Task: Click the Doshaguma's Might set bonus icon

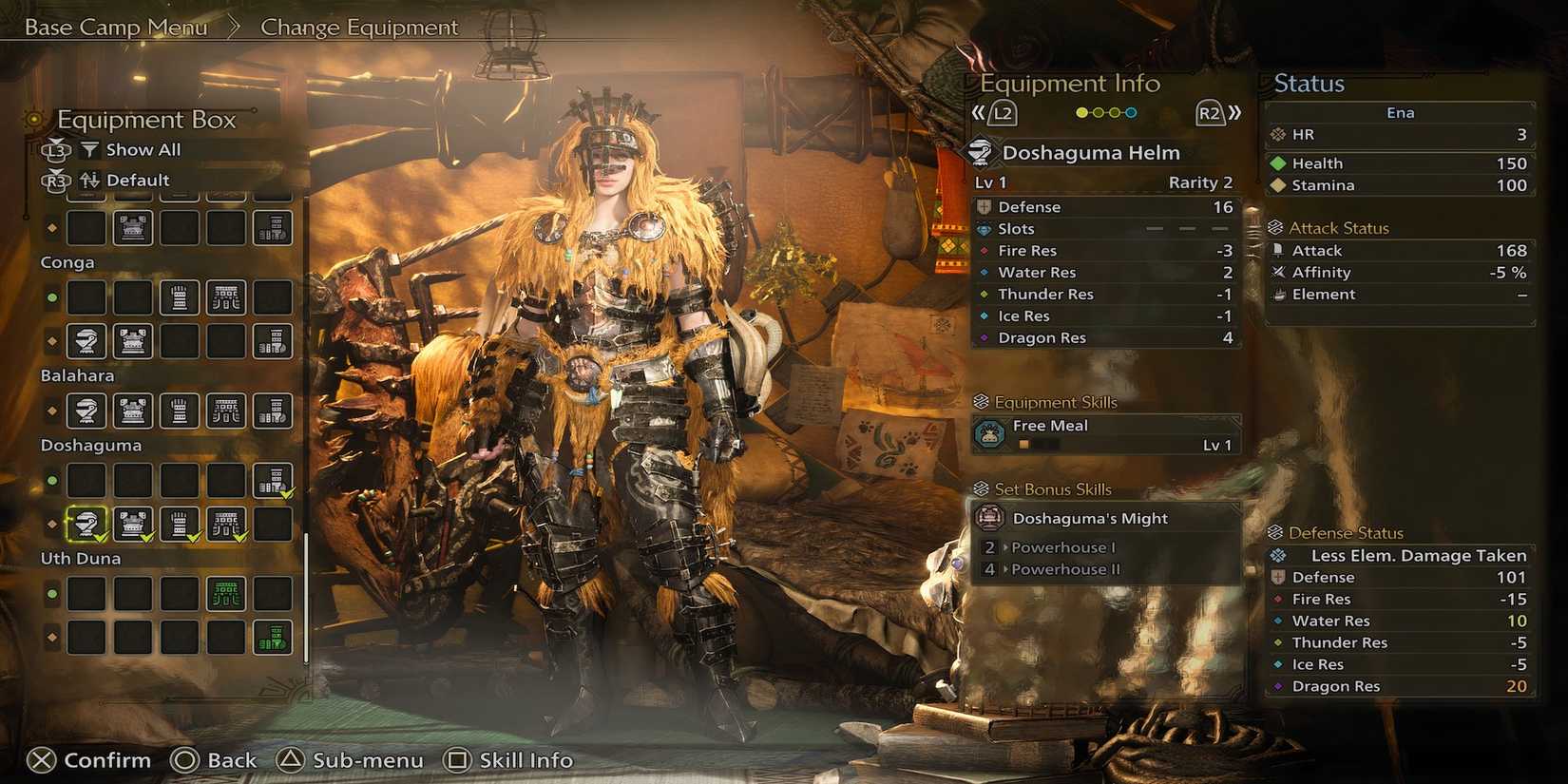Action: click(988, 518)
